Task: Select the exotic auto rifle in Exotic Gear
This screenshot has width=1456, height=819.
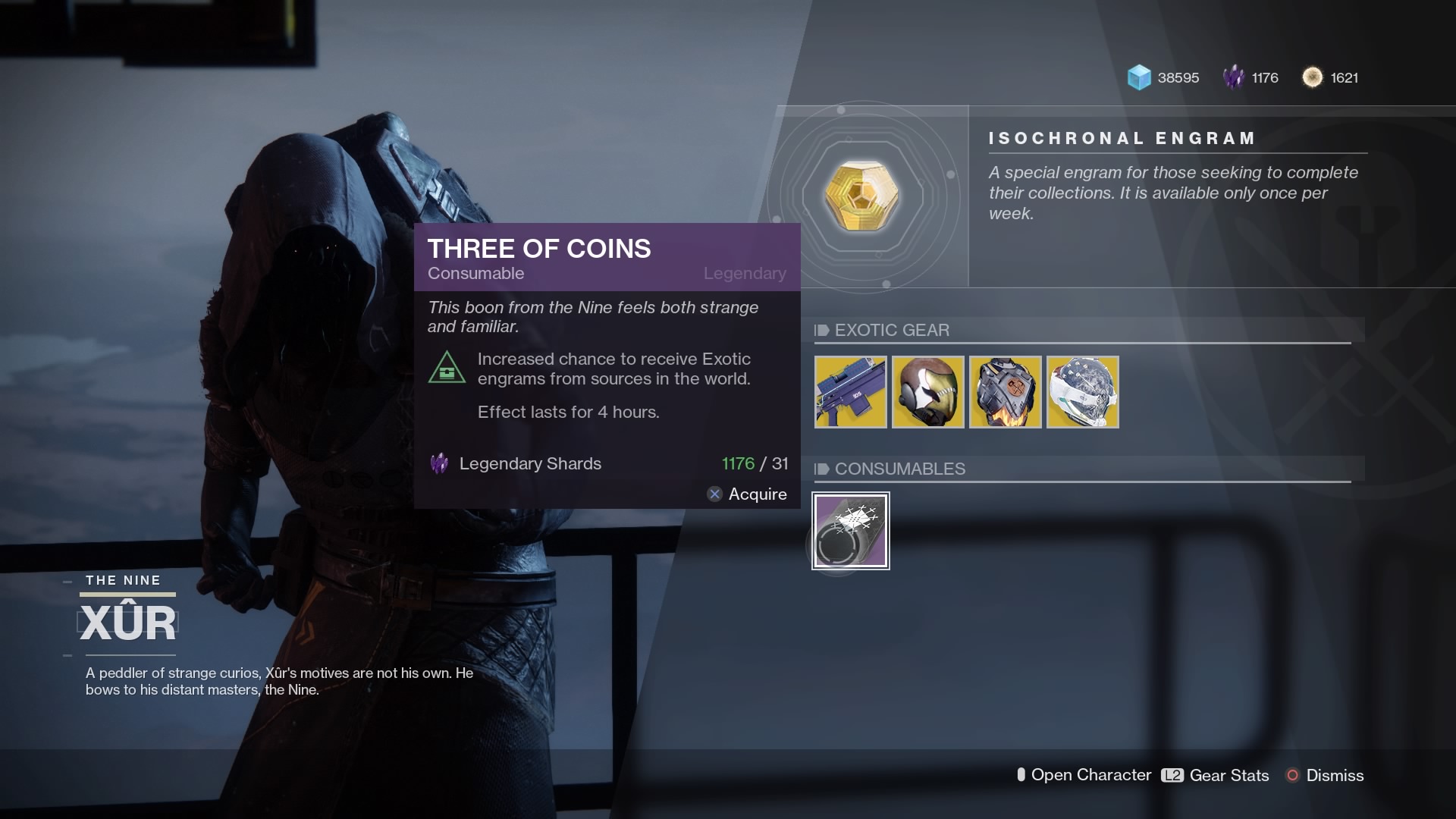Action: [x=850, y=392]
